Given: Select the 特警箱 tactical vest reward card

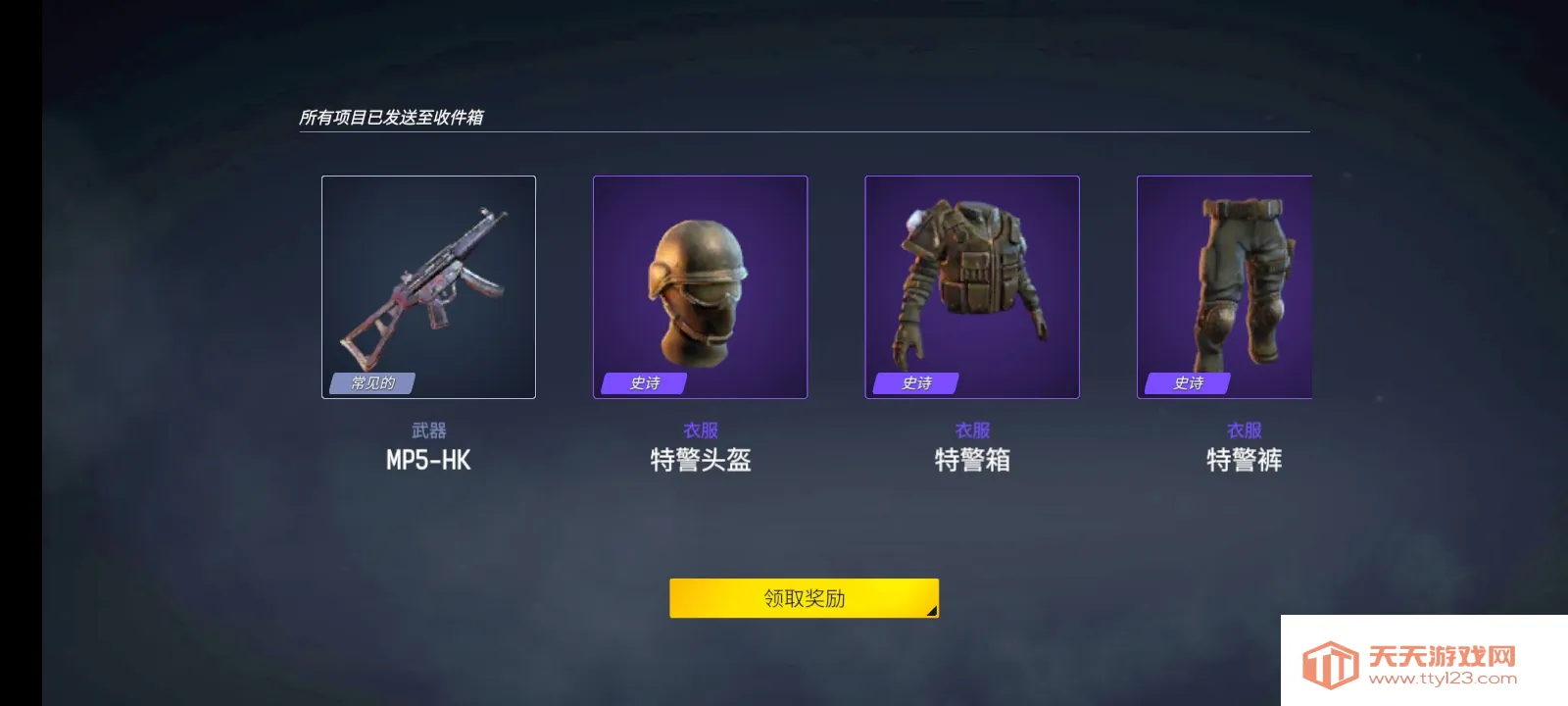Looking at the screenshot, I should pyautogui.click(x=971, y=287).
